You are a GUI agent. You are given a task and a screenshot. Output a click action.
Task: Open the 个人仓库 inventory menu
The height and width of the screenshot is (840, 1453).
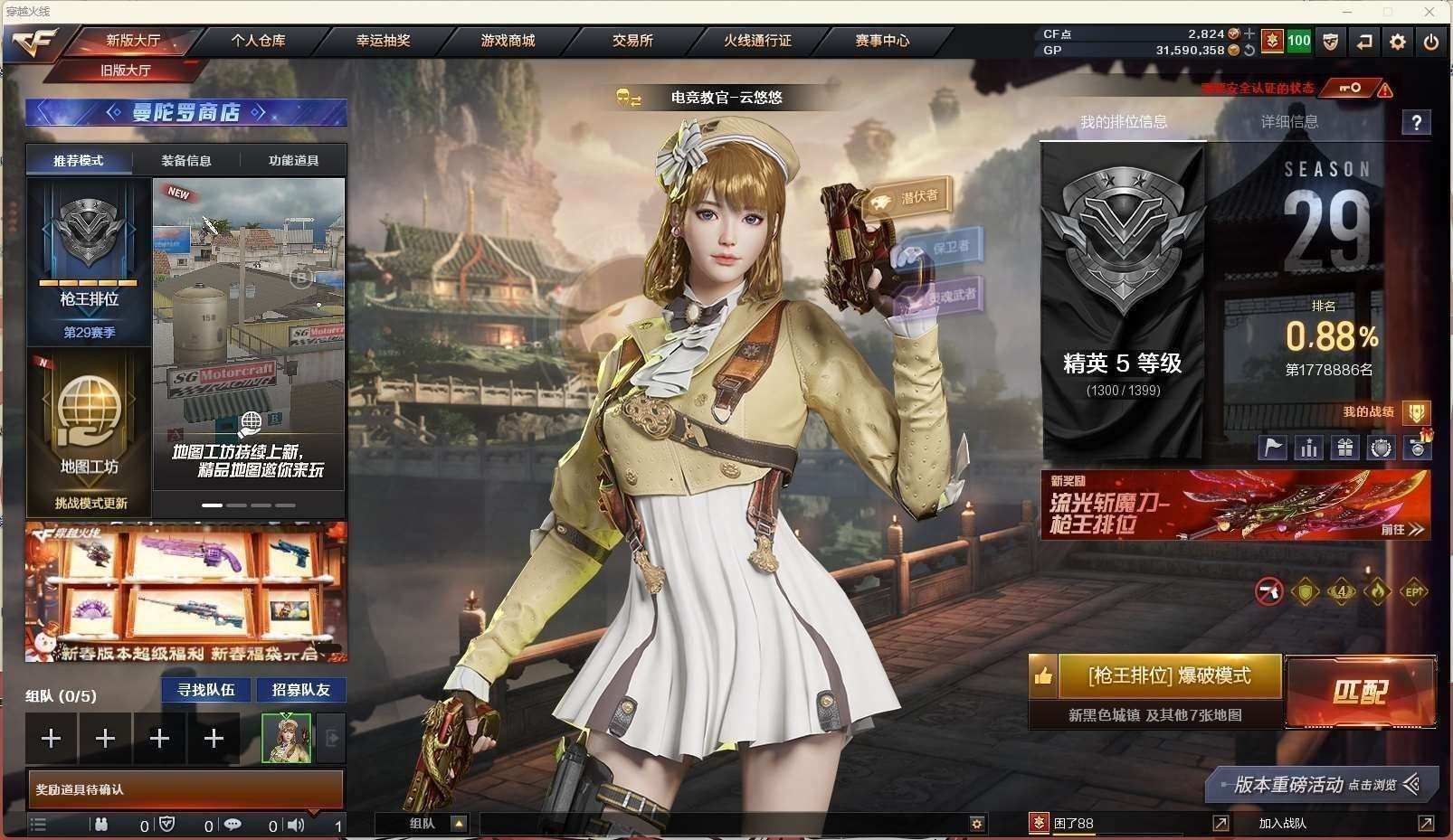point(258,41)
